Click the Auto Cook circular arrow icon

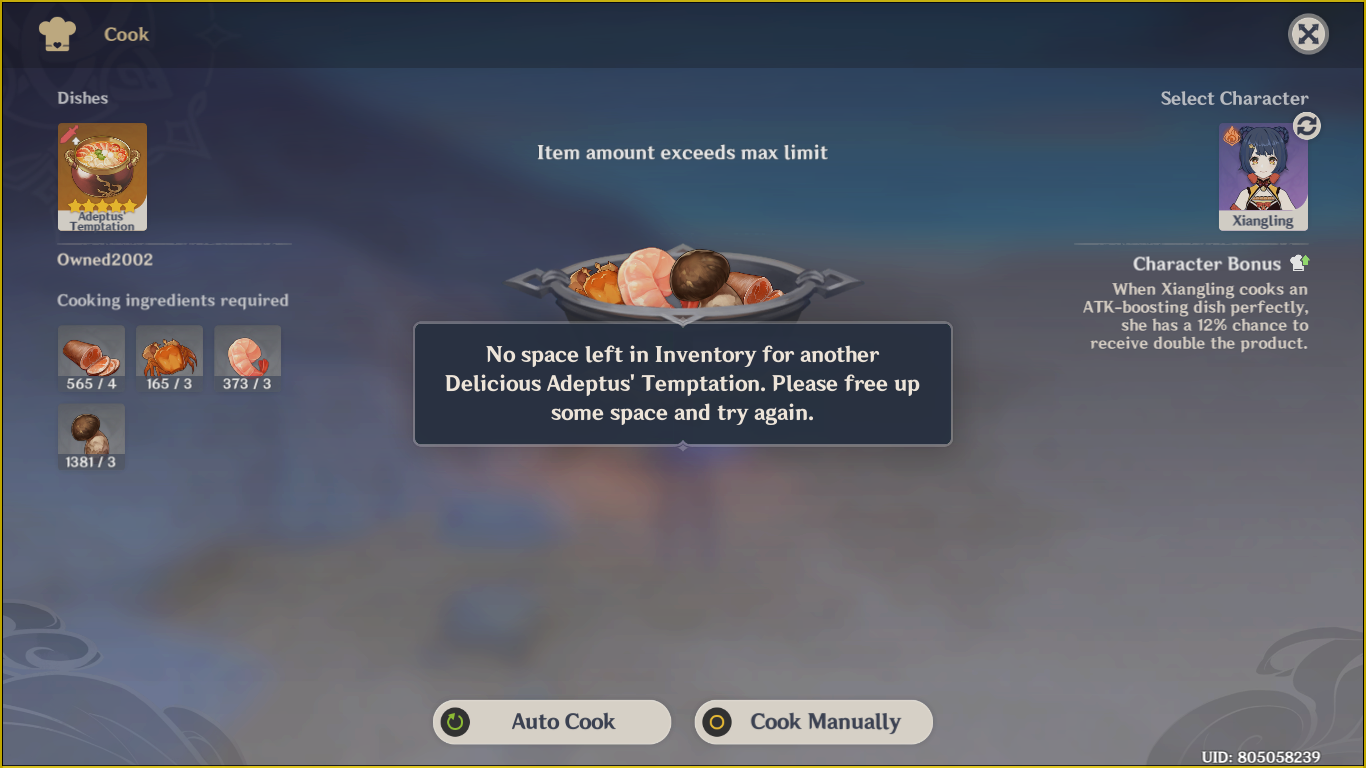(x=456, y=722)
